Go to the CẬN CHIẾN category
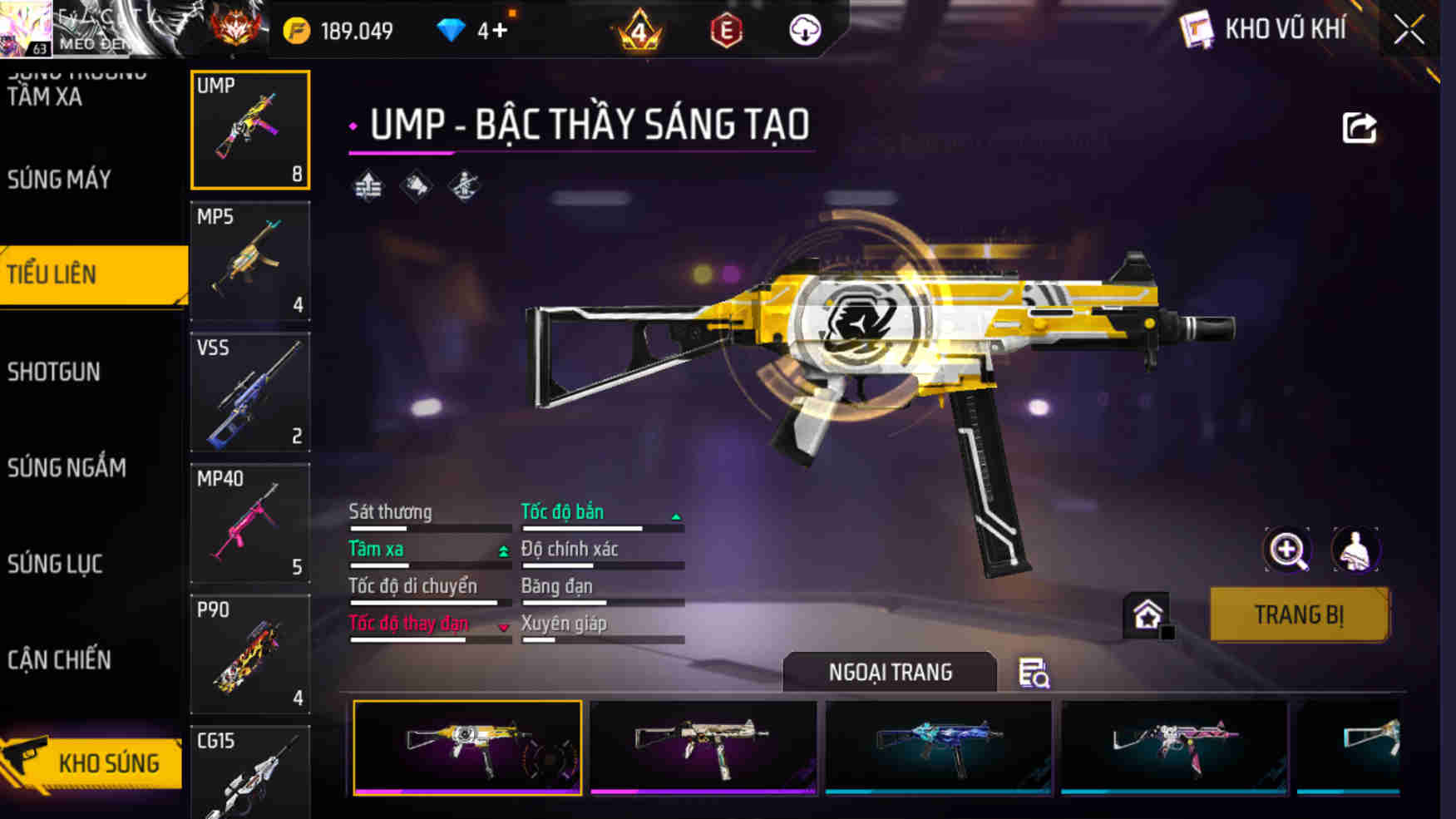 point(60,660)
